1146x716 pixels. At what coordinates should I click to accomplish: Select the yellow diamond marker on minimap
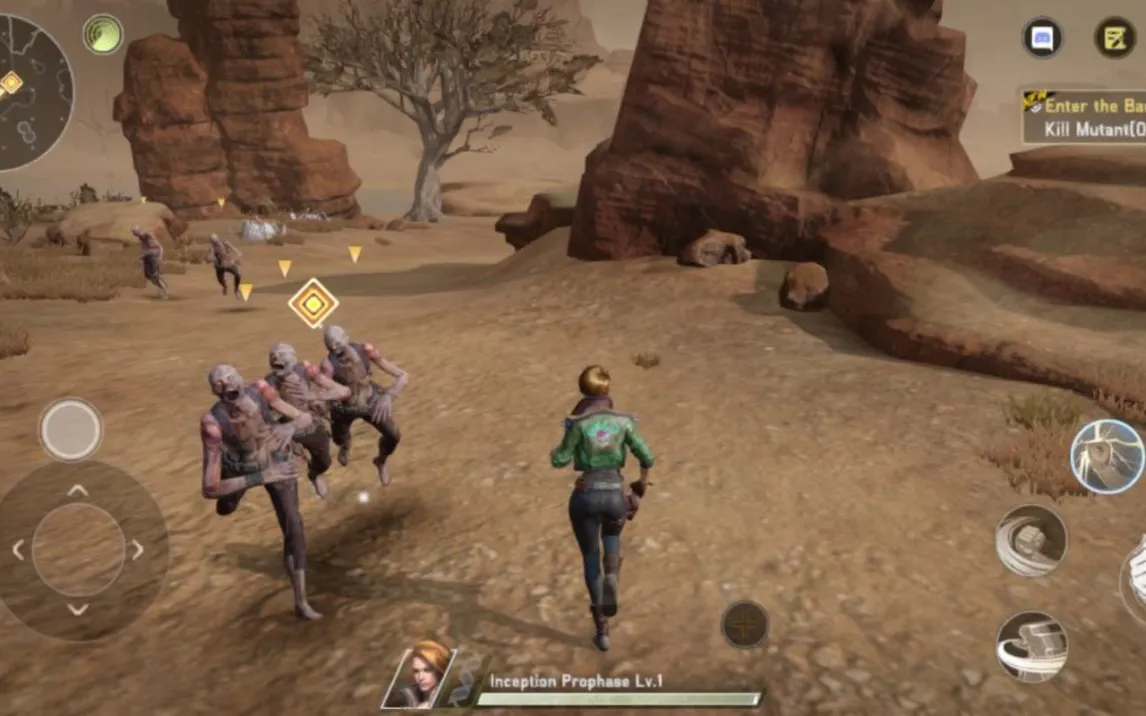[10, 83]
